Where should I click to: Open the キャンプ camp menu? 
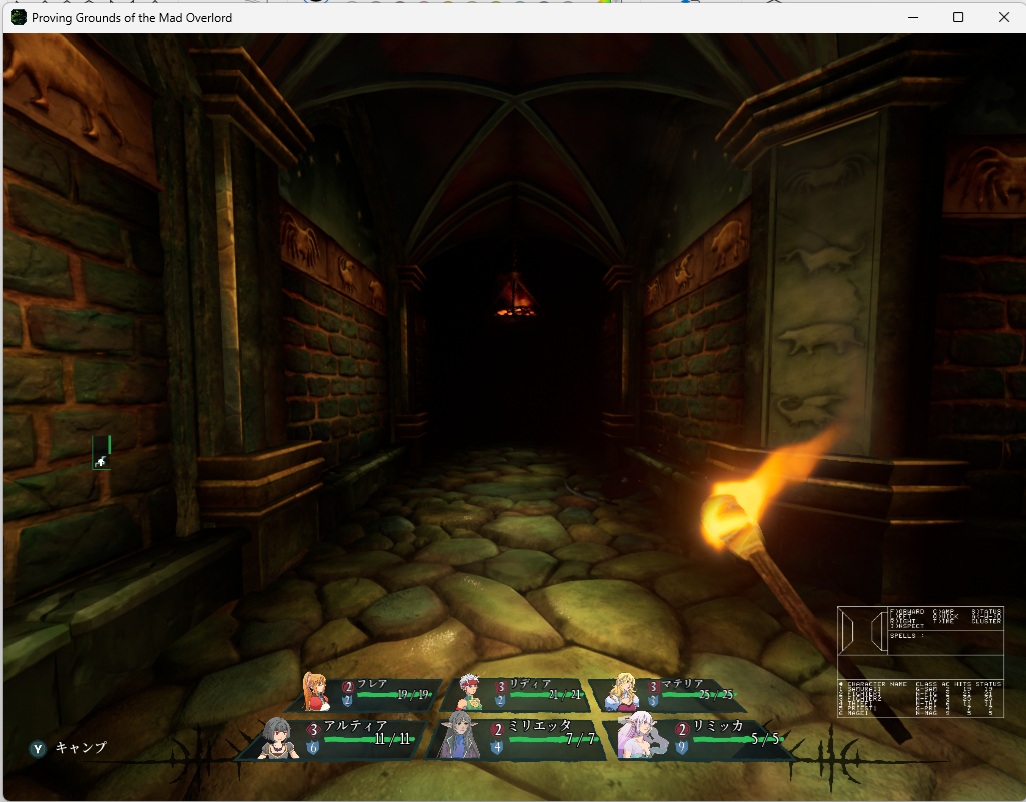click(x=70, y=748)
